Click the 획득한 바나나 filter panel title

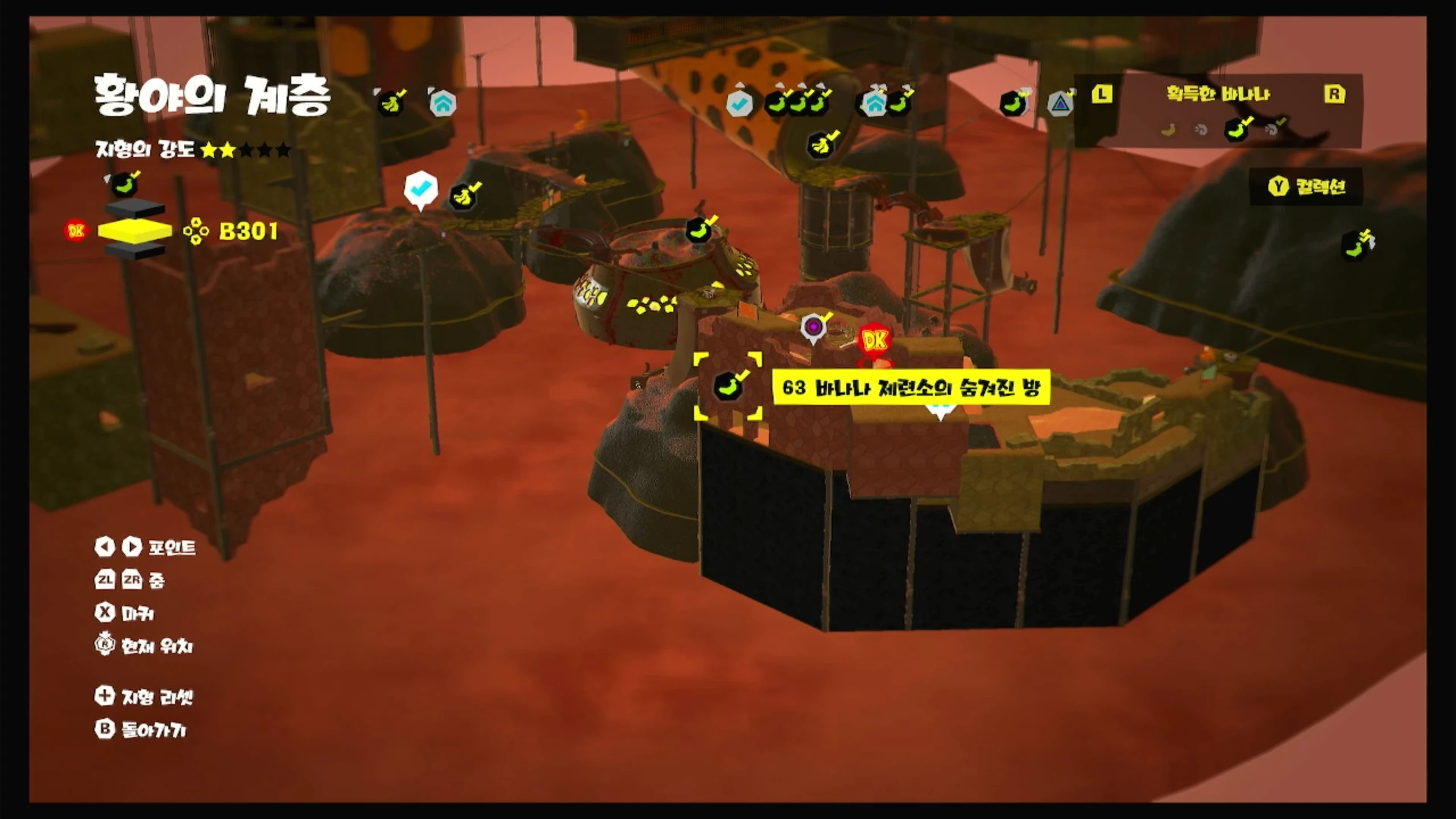[x=1218, y=94]
